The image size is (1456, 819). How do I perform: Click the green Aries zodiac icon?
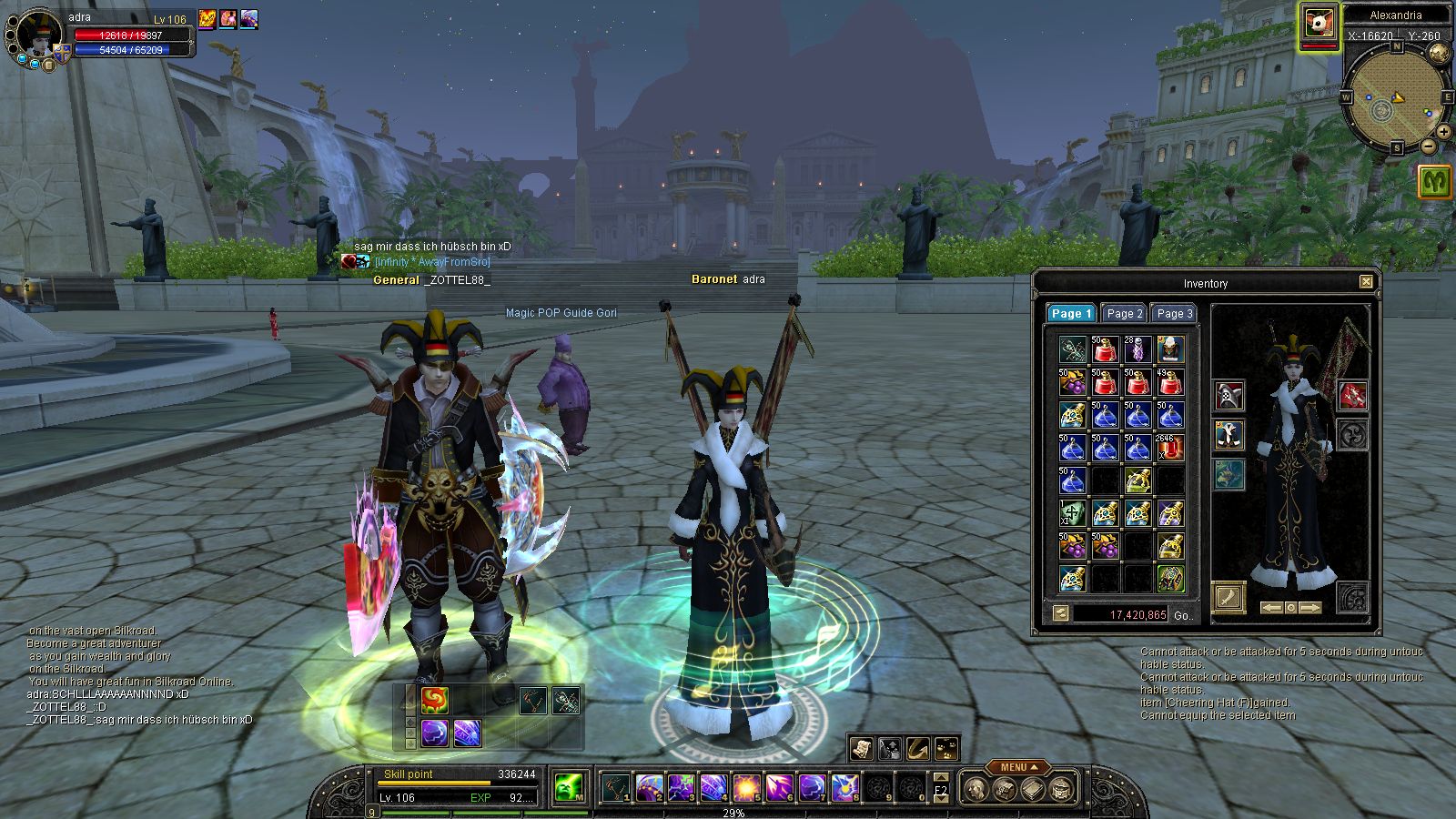(1435, 181)
